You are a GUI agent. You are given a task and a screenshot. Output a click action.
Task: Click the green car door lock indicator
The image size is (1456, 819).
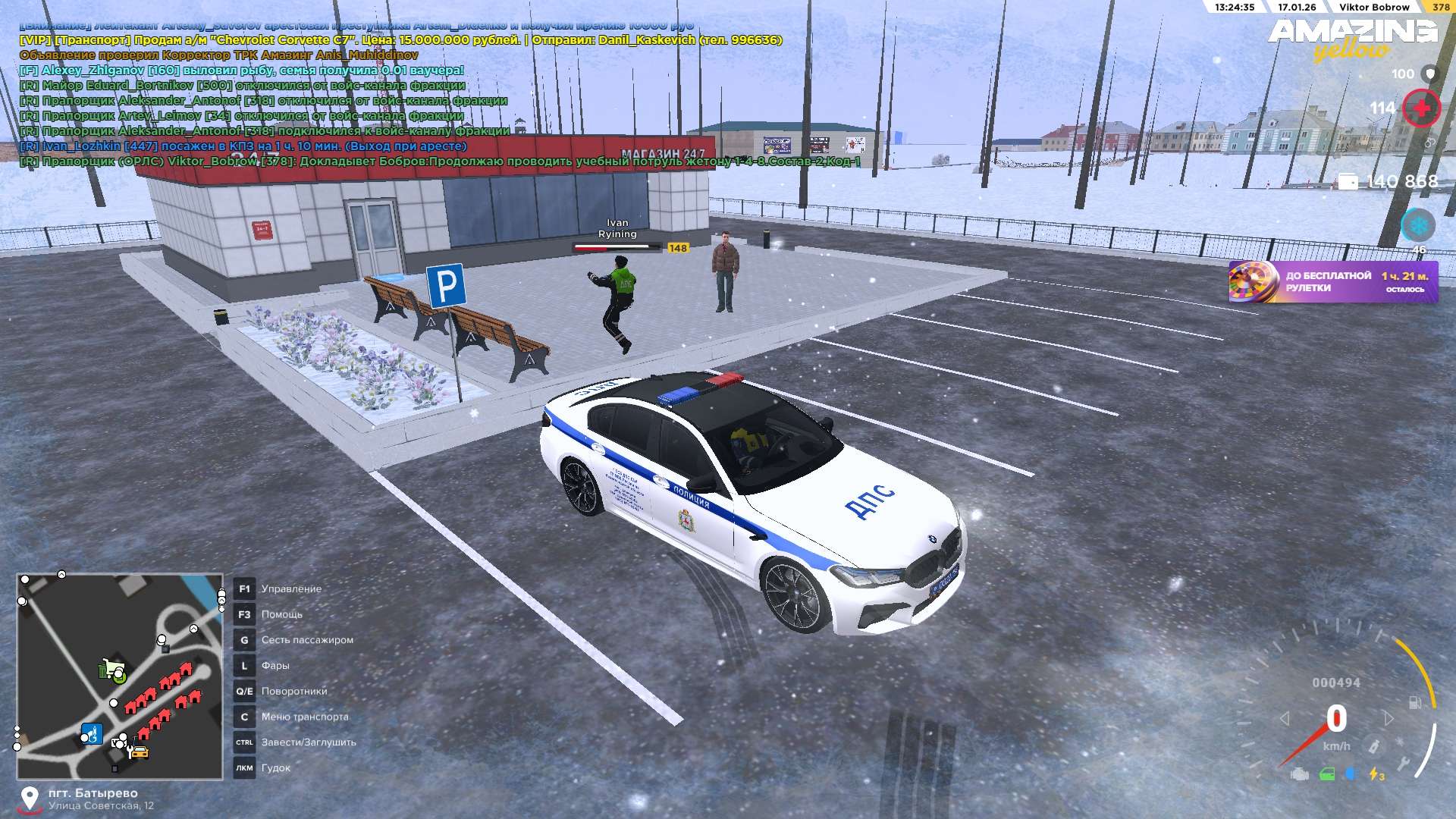click(x=1327, y=774)
